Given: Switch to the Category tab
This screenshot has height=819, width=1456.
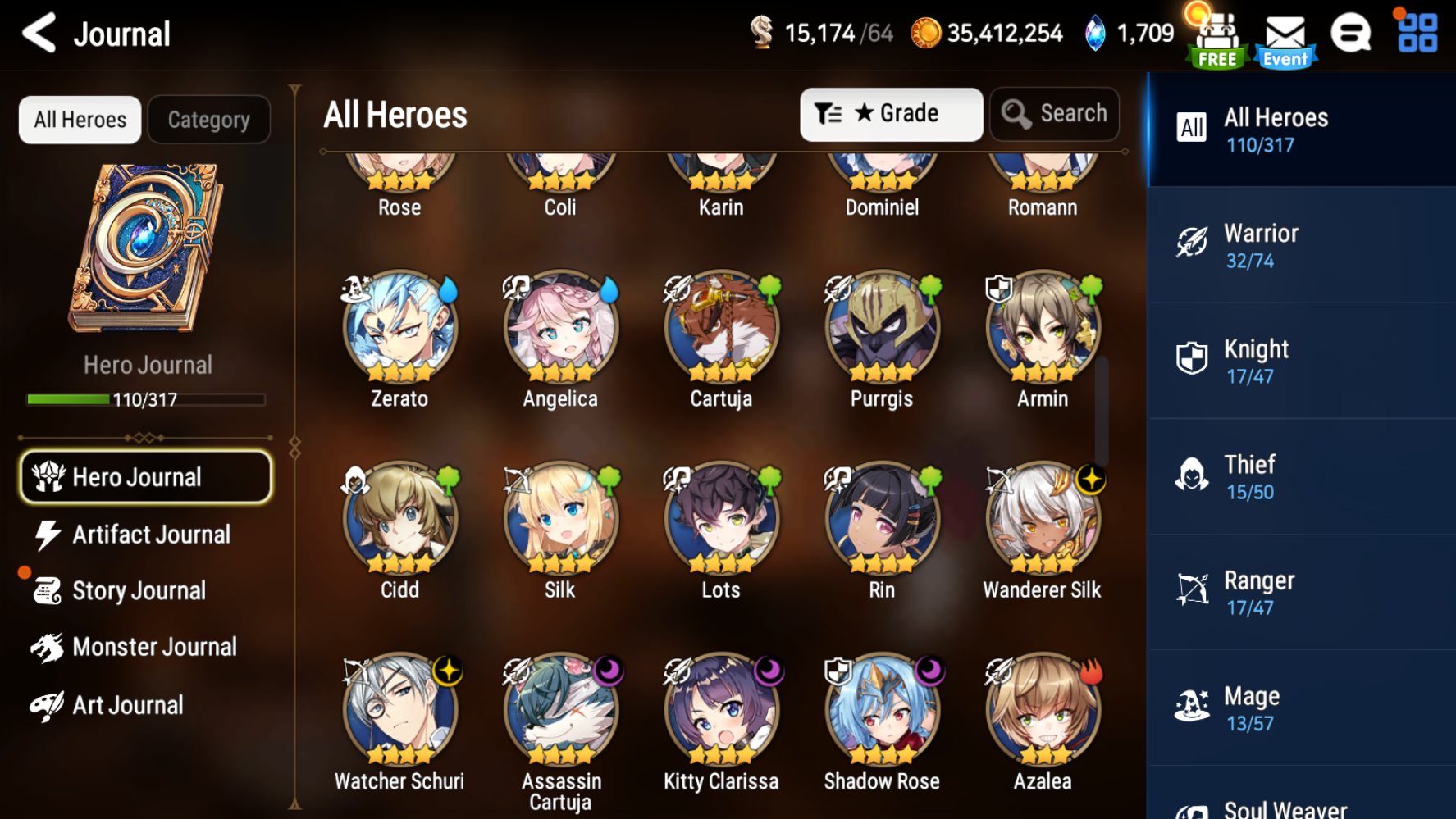Looking at the screenshot, I should coord(208,120).
